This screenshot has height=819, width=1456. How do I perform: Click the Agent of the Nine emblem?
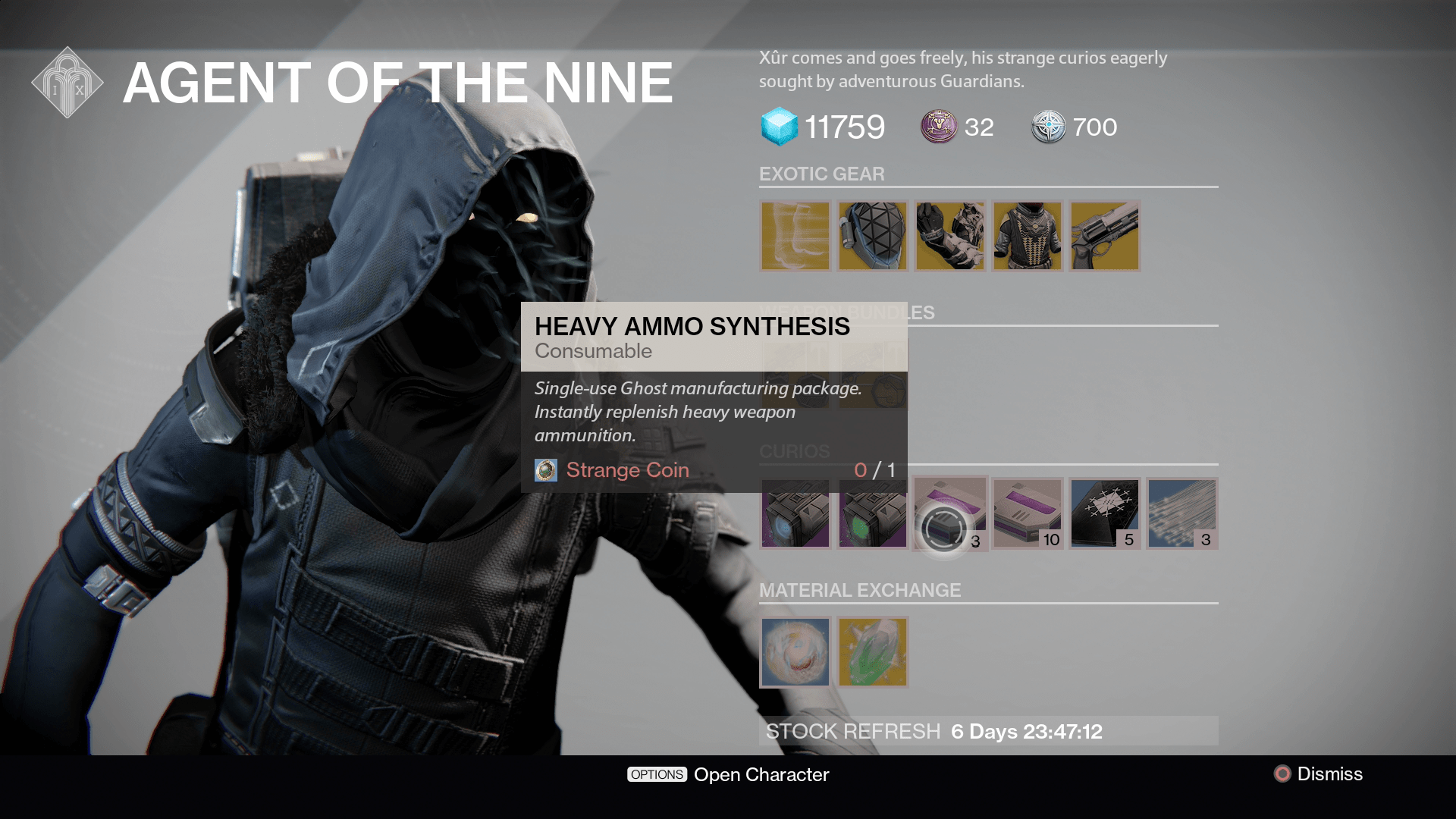68,82
